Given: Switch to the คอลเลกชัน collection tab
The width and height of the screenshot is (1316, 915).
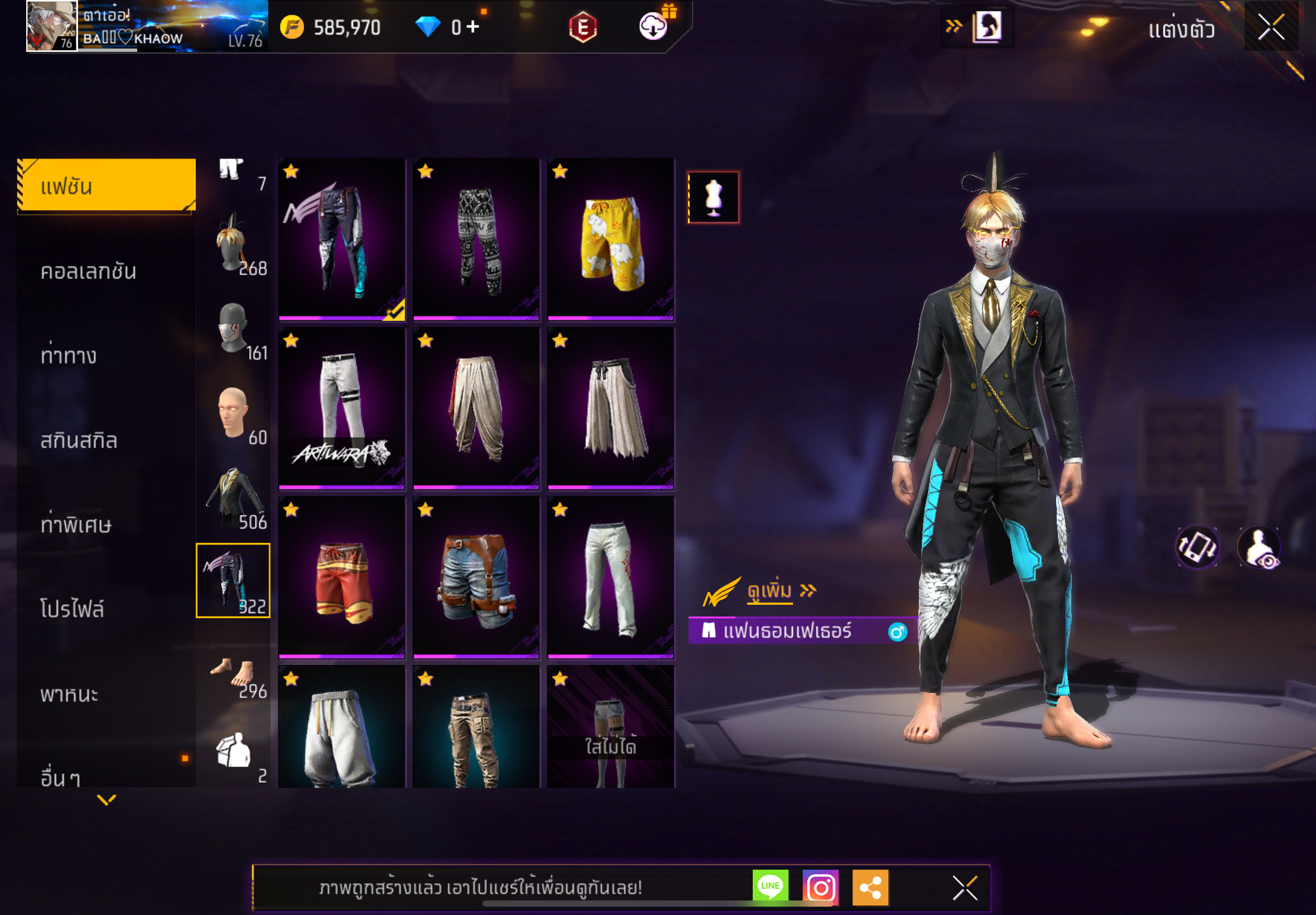Looking at the screenshot, I should point(88,271).
